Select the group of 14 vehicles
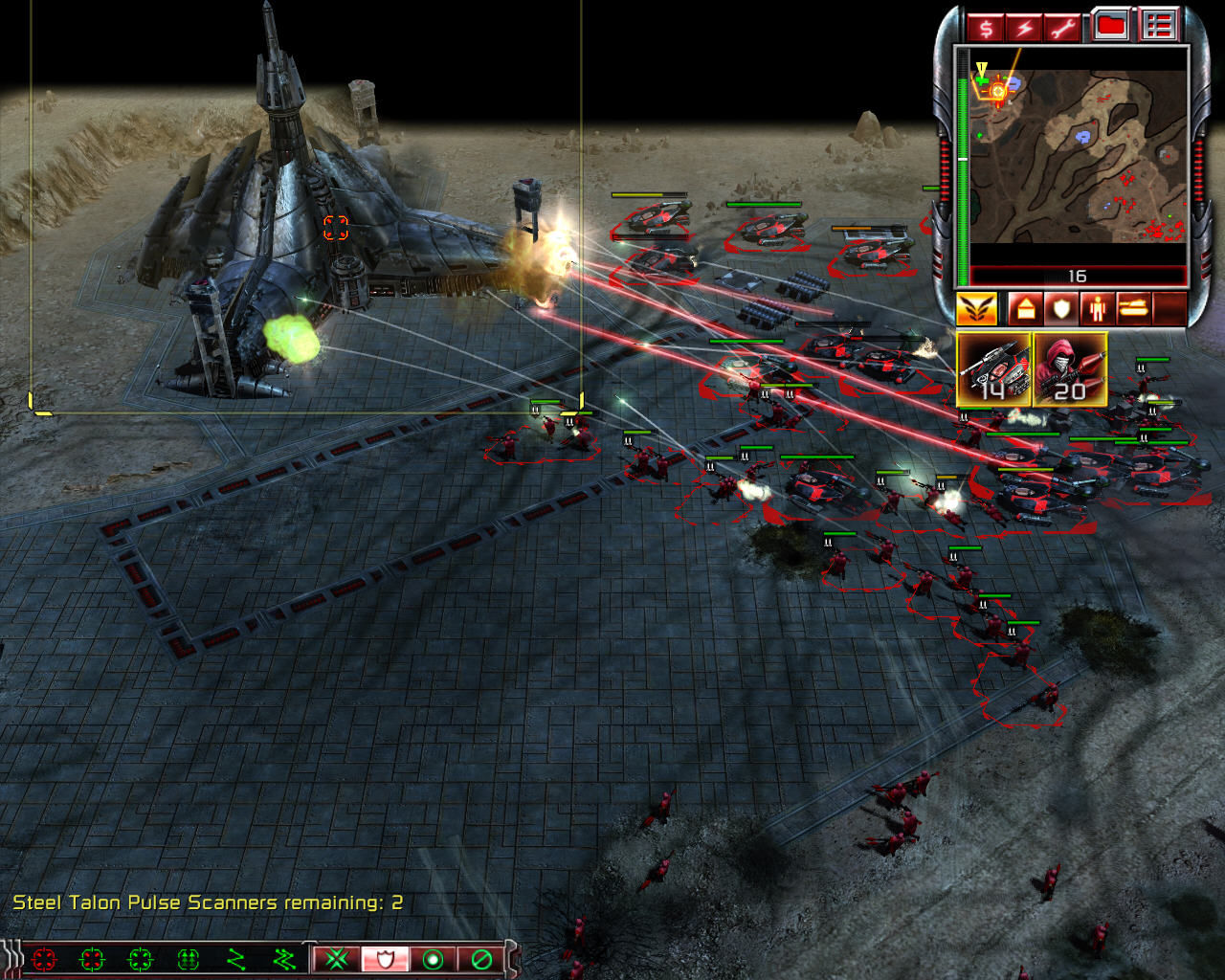 (x=994, y=370)
